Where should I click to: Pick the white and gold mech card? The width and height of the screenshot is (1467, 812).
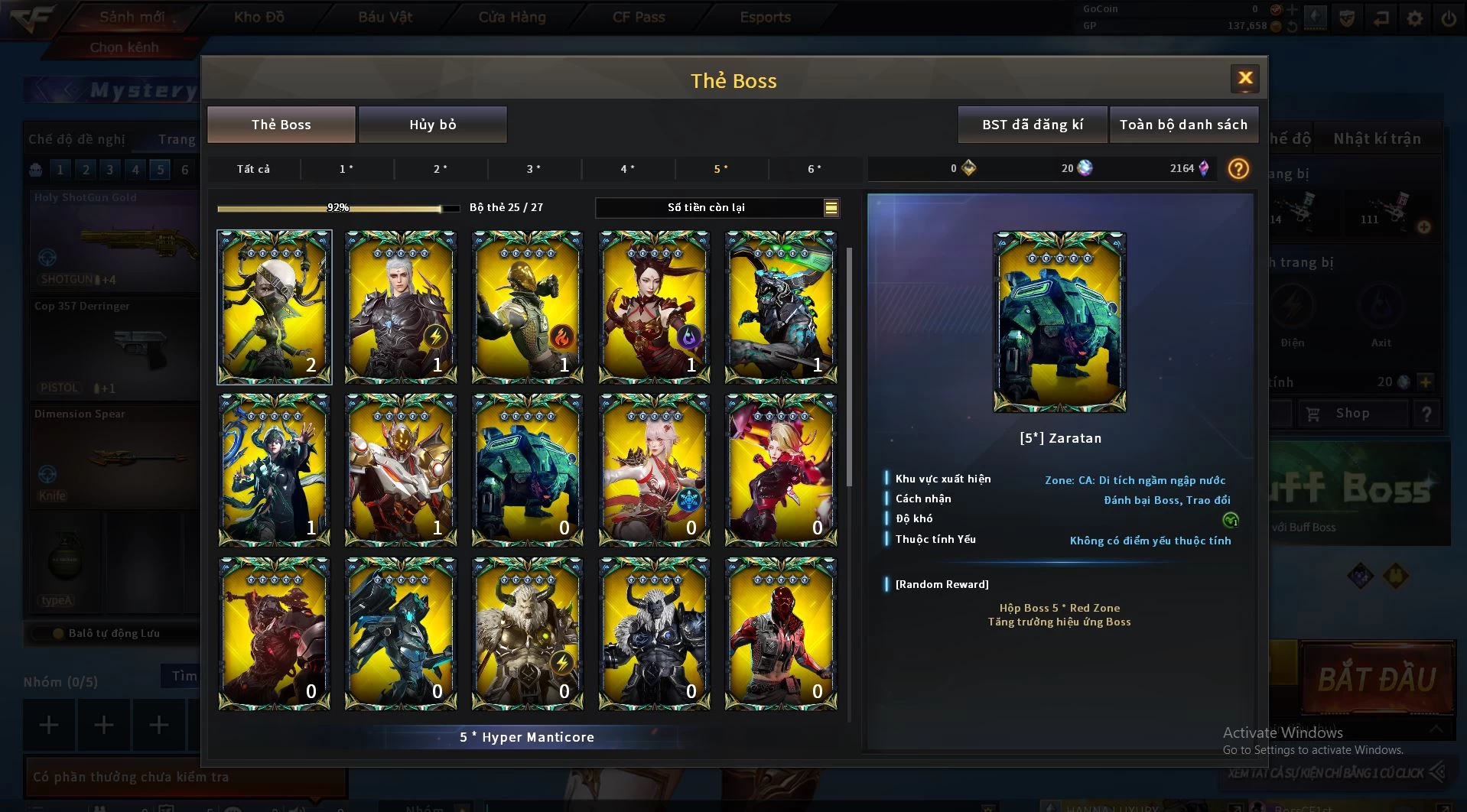pos(401,469)
